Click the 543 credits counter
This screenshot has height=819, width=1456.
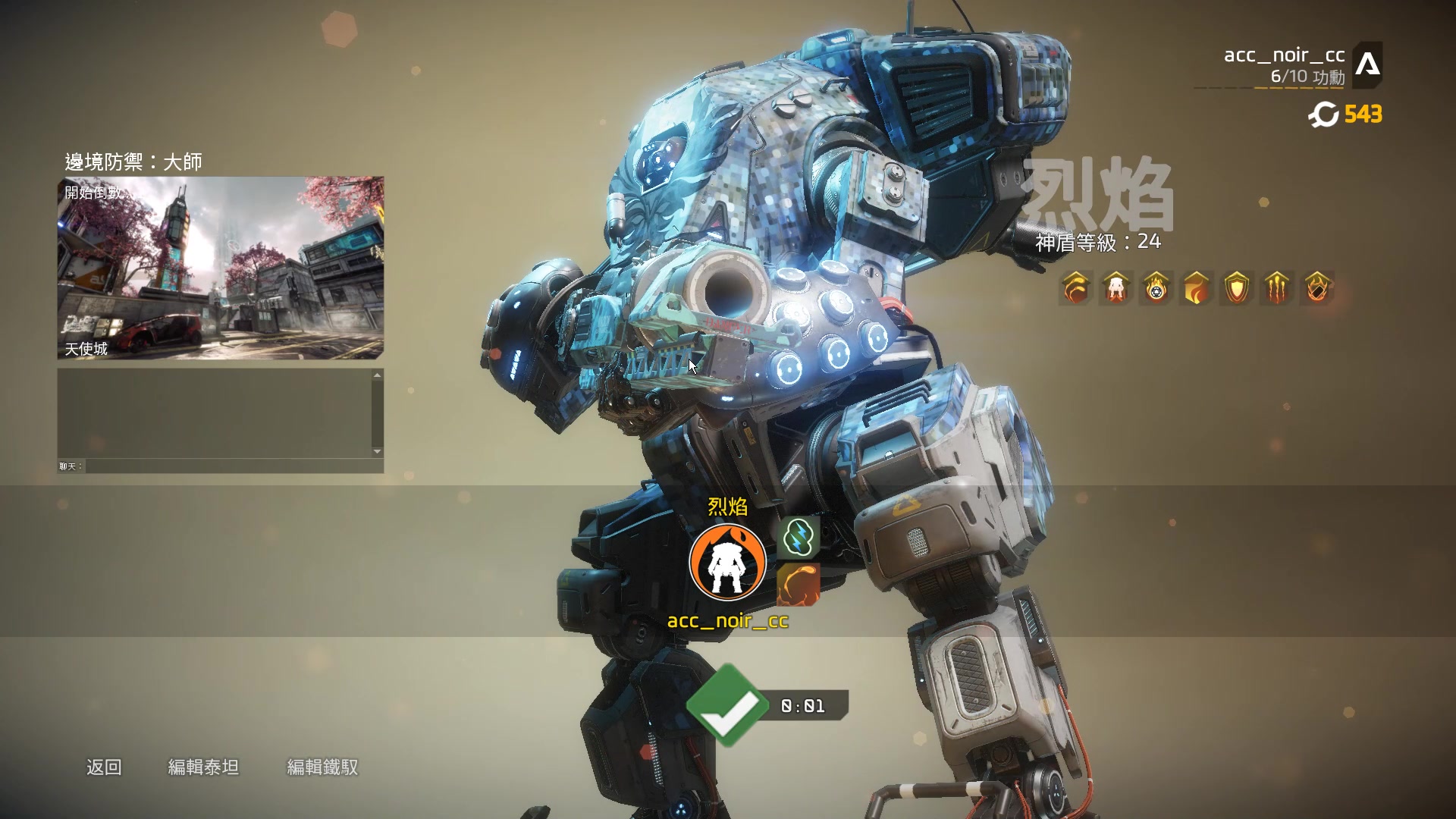(1346, 115)
